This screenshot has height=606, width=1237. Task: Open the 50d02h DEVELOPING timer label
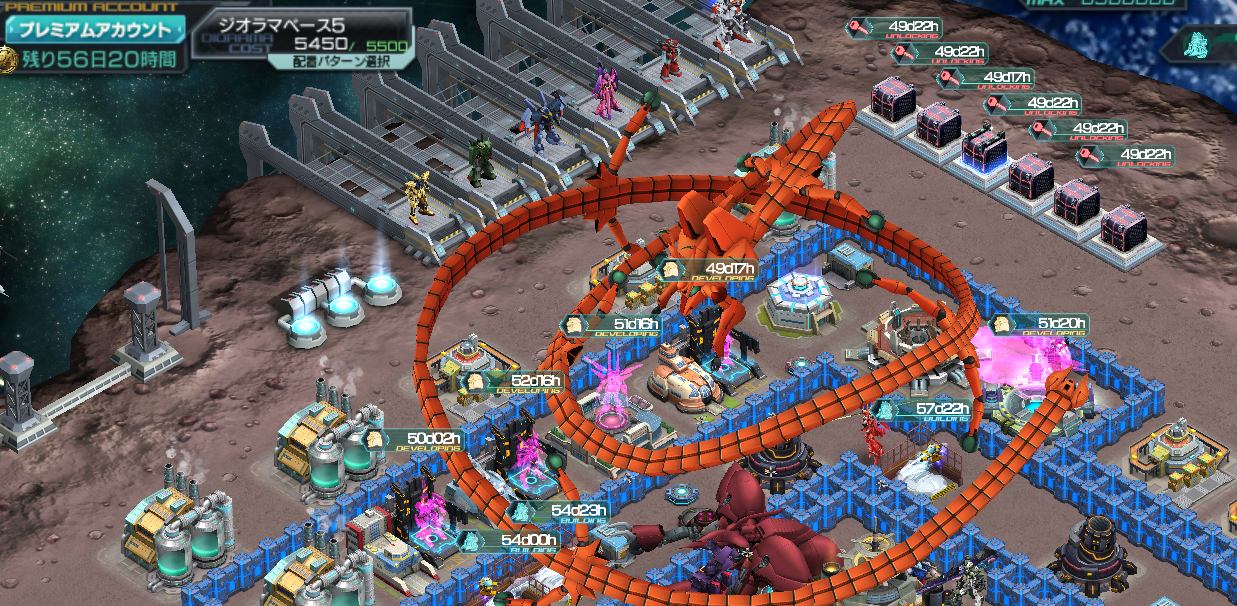pyautogui.click(x=422, y=440)
